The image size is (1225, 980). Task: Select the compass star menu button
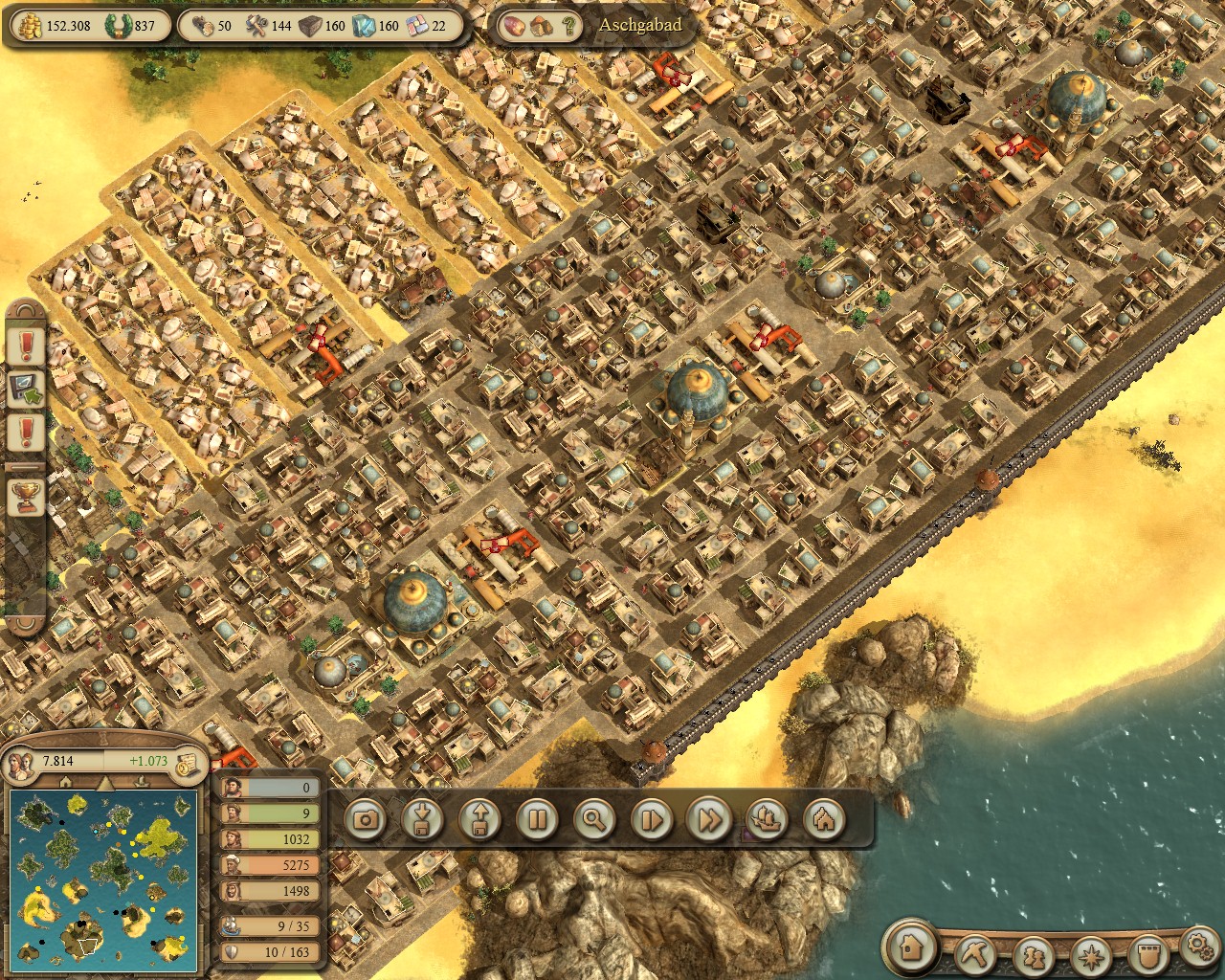click(x=1089, y=953)
